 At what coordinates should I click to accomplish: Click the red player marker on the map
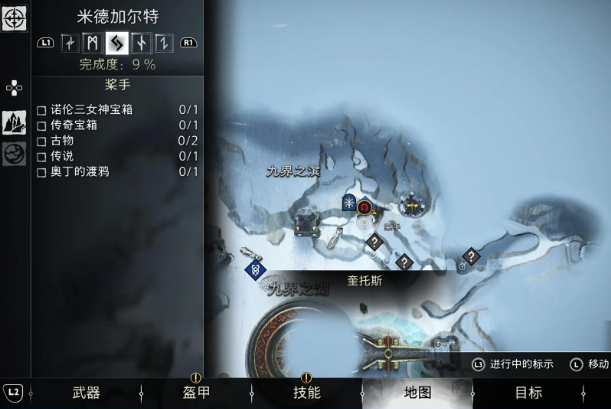[x=366, y=208]
